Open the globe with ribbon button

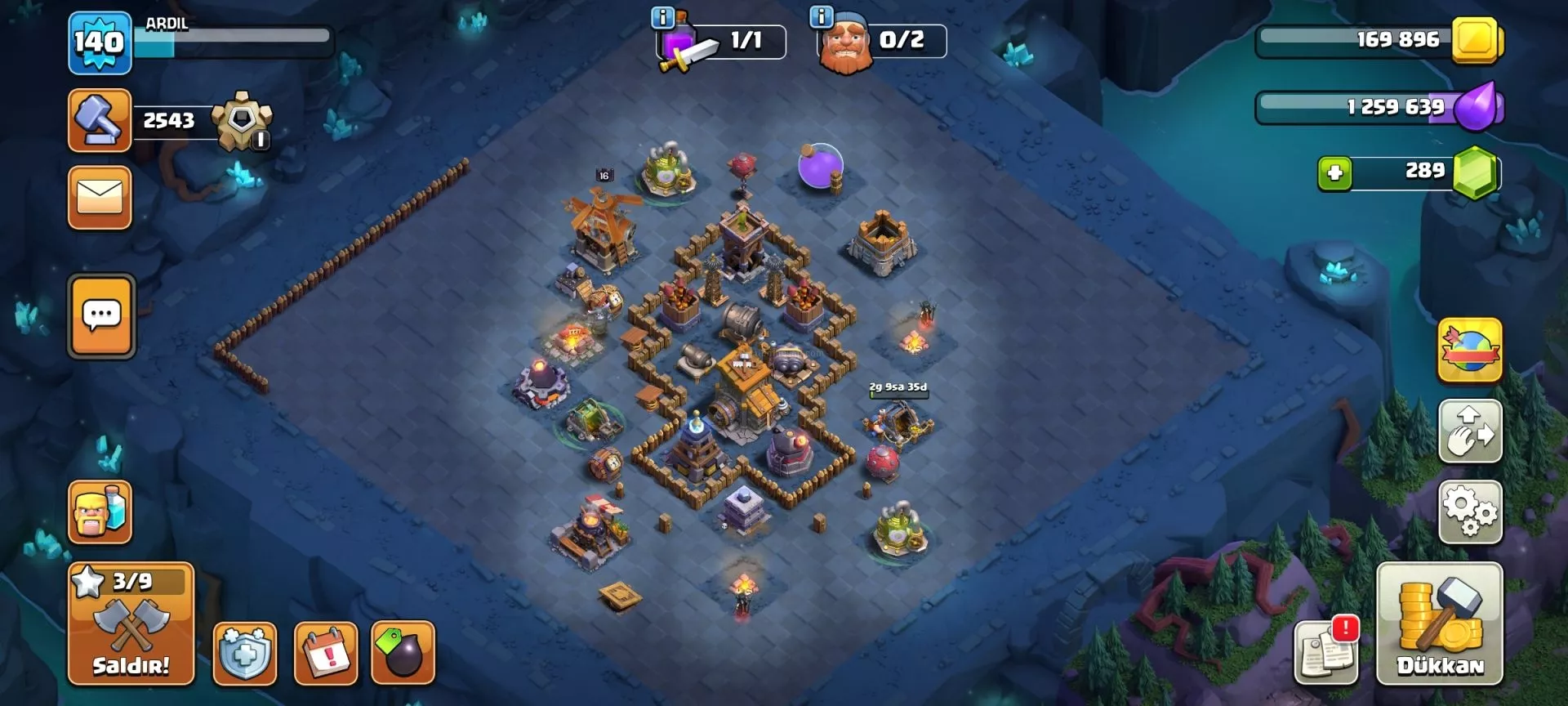click(1469, 351)
